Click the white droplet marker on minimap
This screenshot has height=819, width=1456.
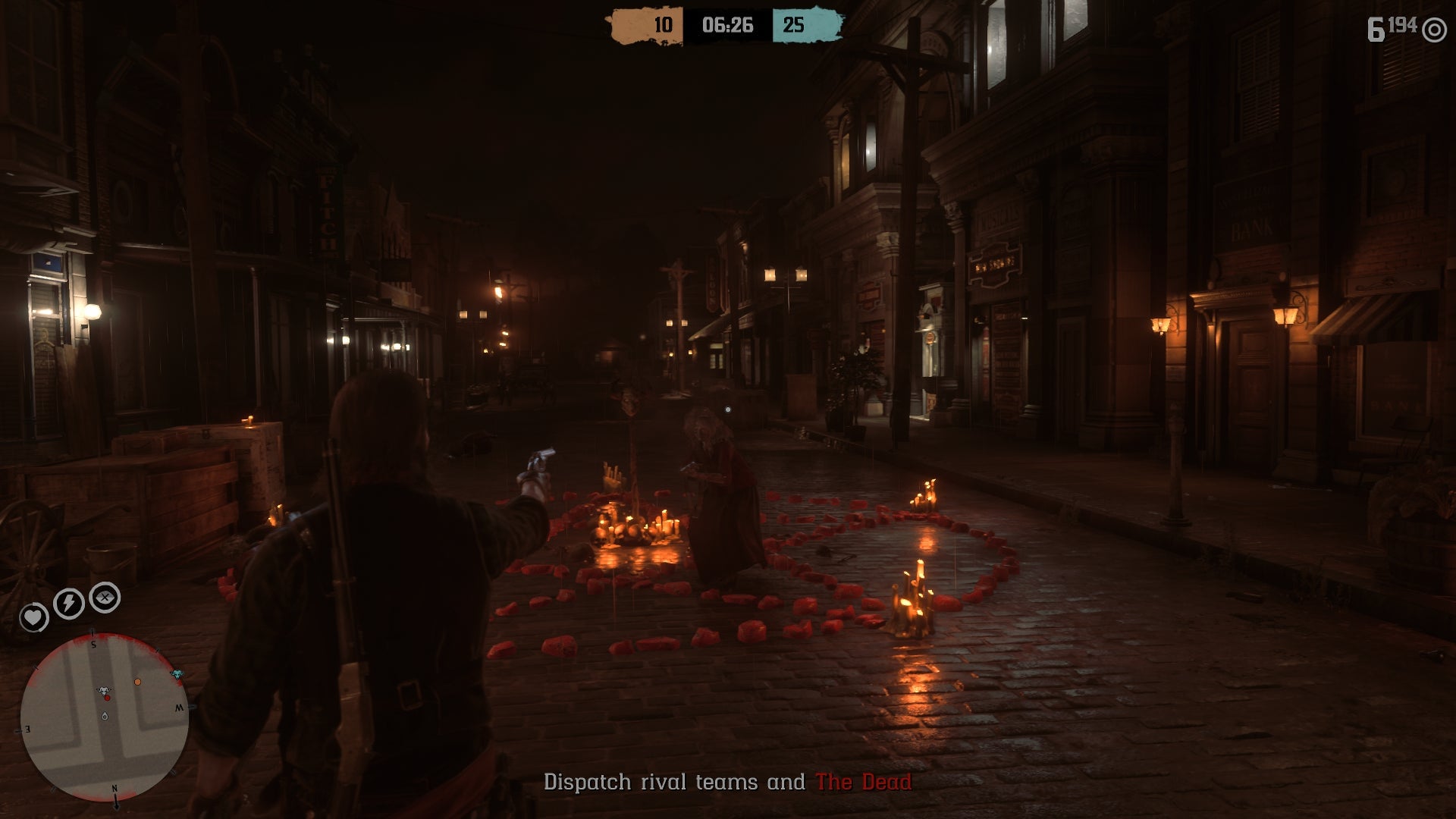click(105, 716)
